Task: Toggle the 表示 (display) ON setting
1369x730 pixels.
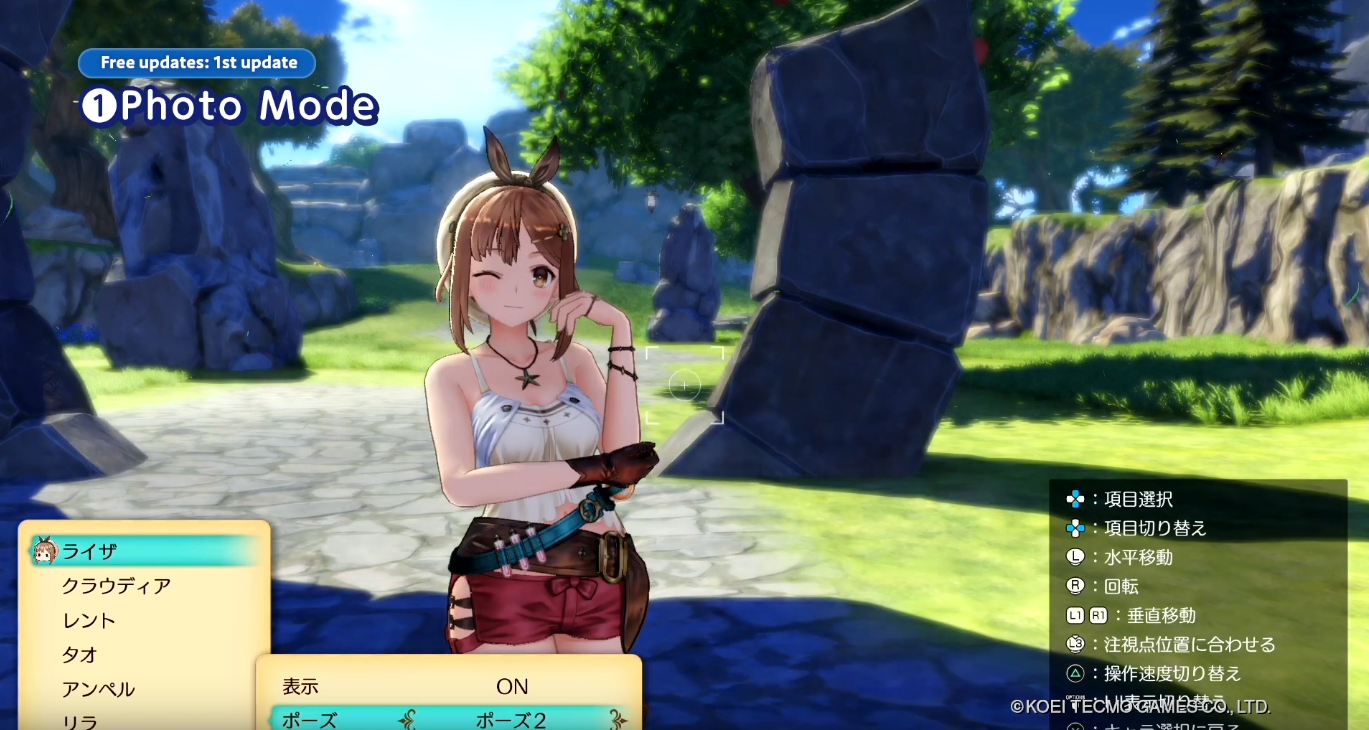Action: coord(512,687)
